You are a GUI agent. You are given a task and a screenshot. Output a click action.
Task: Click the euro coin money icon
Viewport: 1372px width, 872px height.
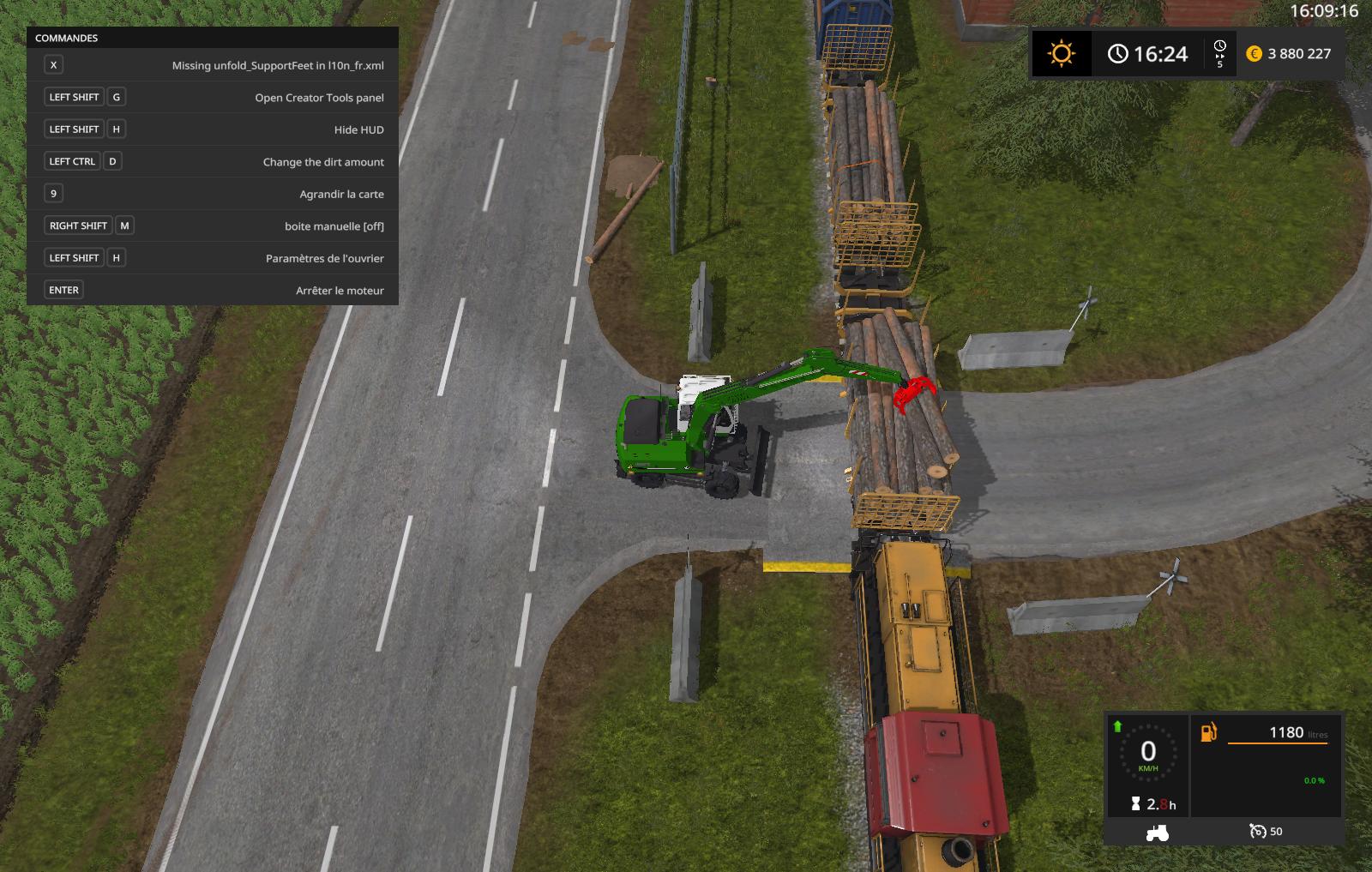1254,54
